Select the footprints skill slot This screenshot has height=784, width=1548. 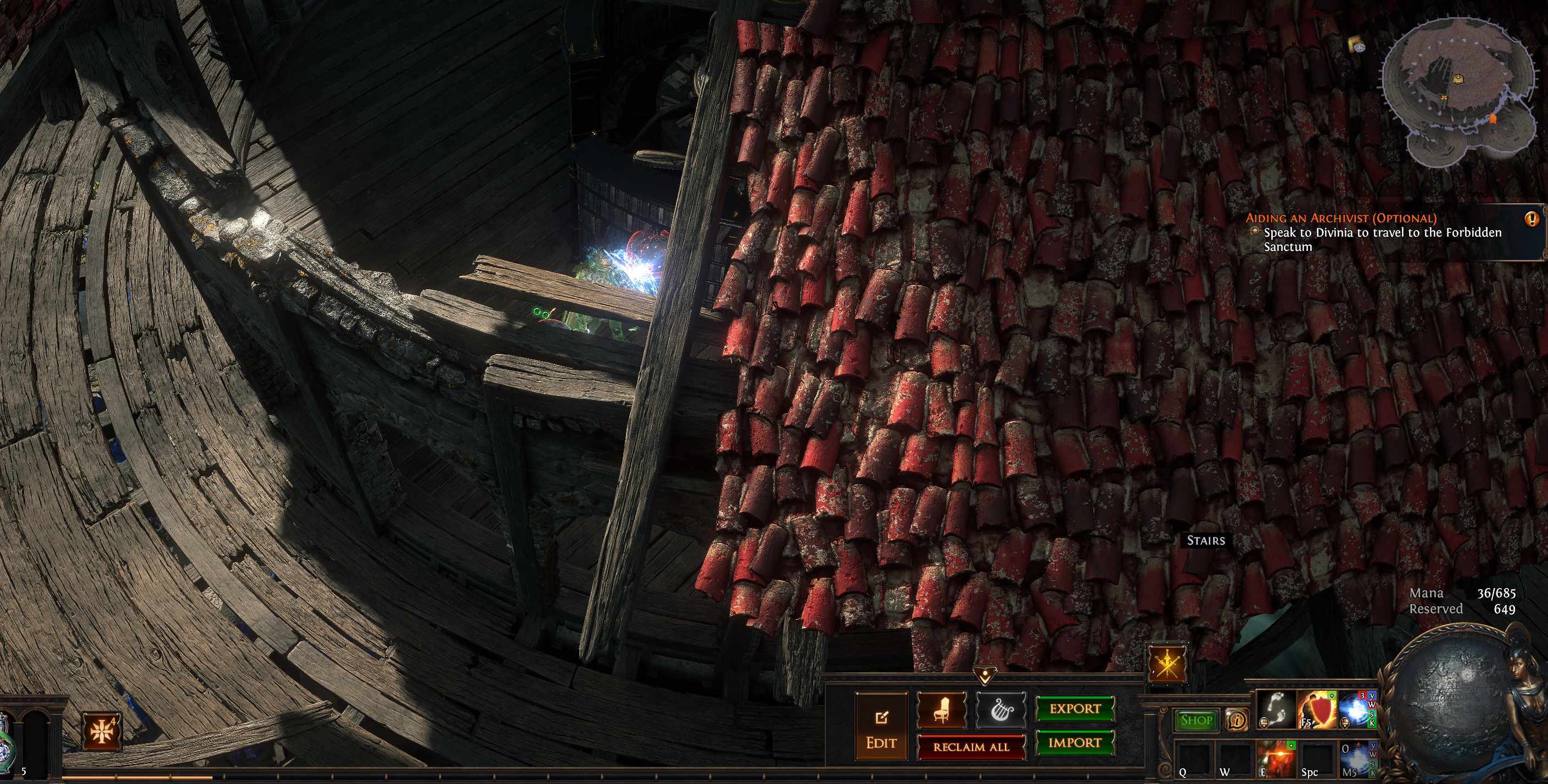1275,709
